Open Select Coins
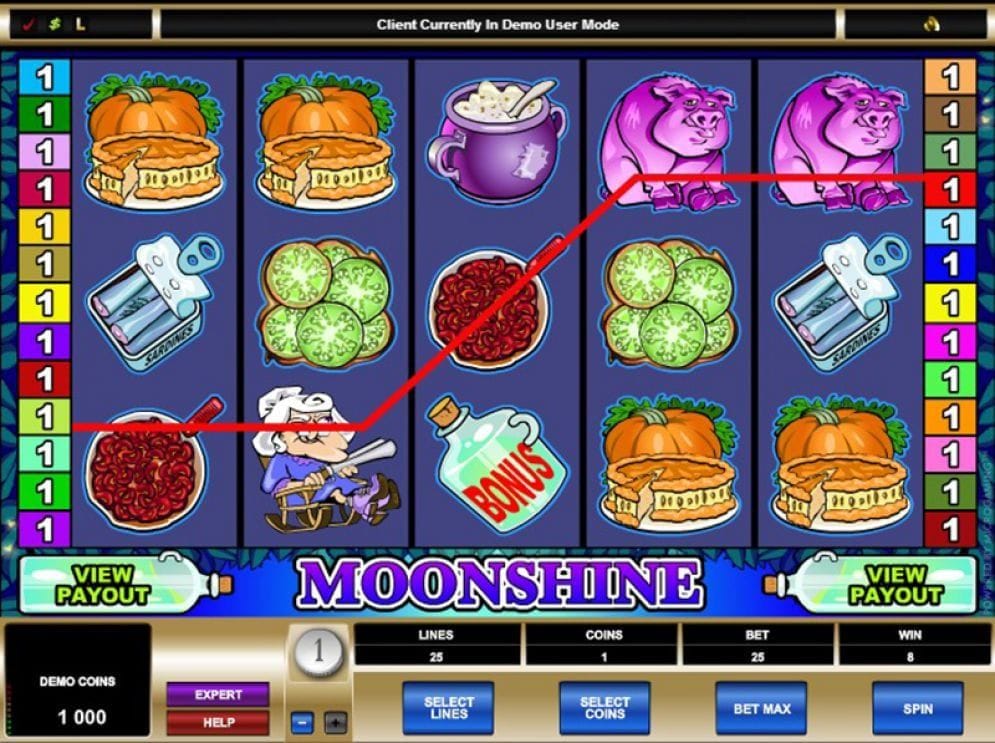 pyautogui.click(x=605, y=708)
